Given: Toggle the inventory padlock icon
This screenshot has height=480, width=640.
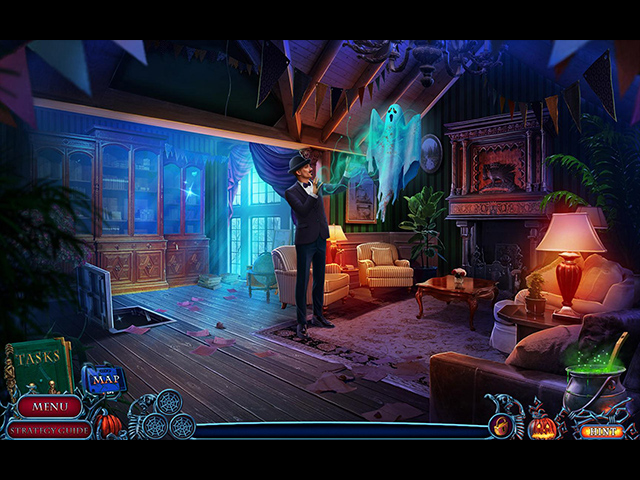Looking at the screenshot, I should 499,427.
